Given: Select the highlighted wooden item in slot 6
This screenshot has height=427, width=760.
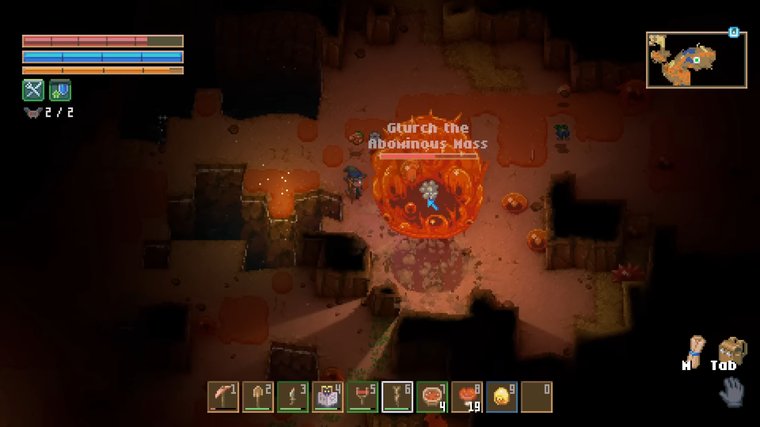Looking at the screenshot, I should coord(397,396).
